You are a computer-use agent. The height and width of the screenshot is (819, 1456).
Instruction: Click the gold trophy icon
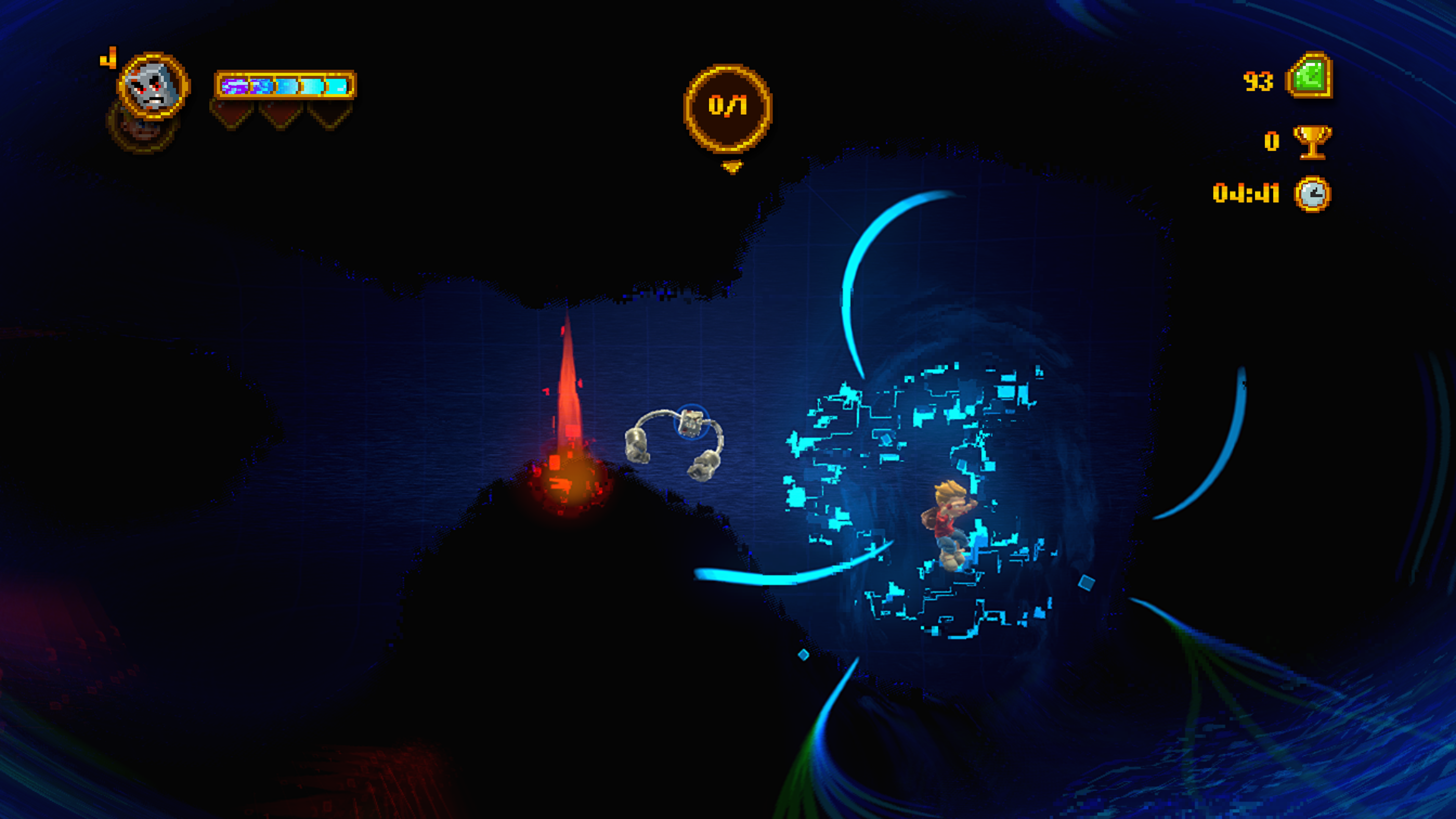pyautogui.click(x=1312, y=141)
